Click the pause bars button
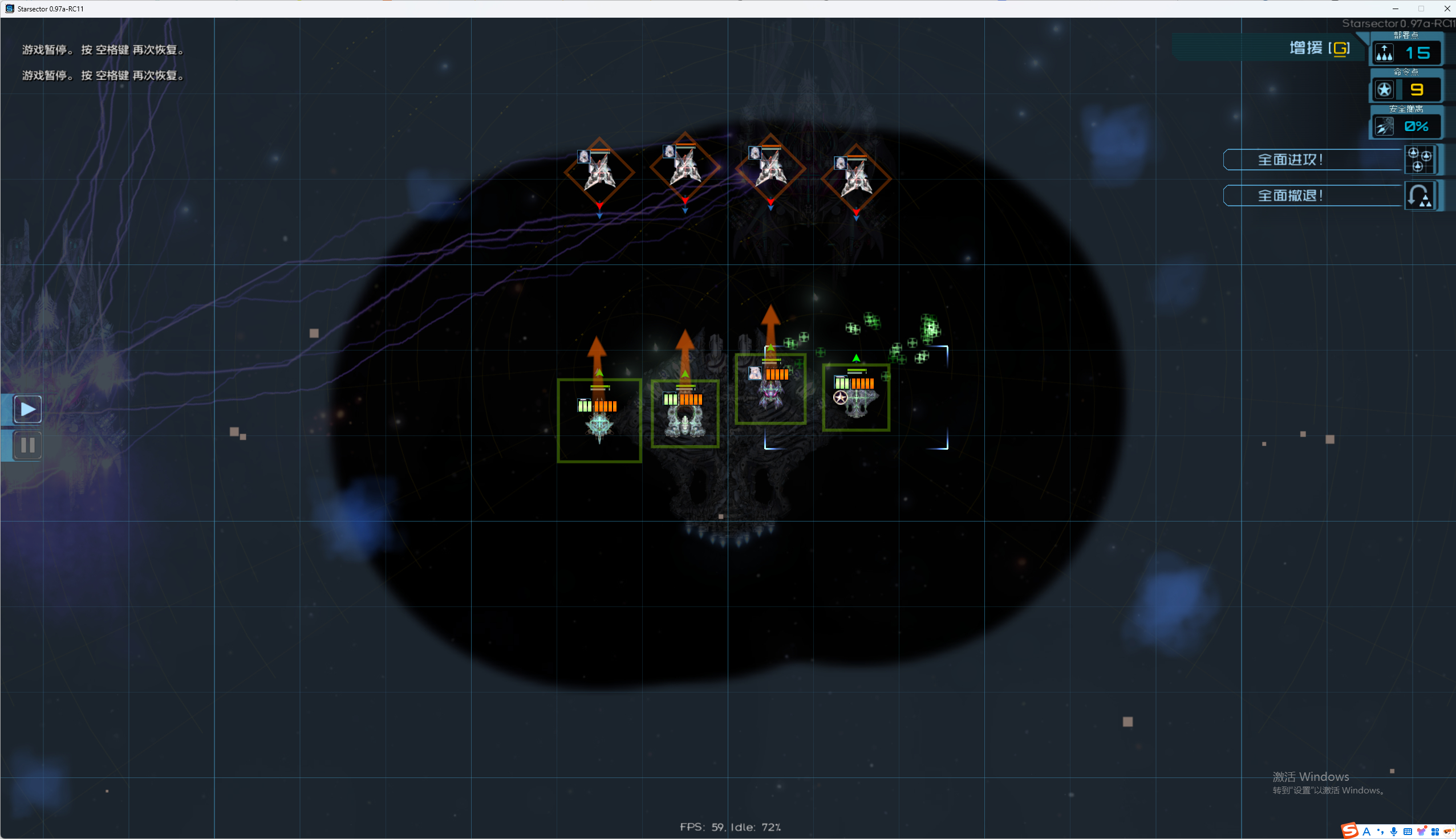 point(28,445)
